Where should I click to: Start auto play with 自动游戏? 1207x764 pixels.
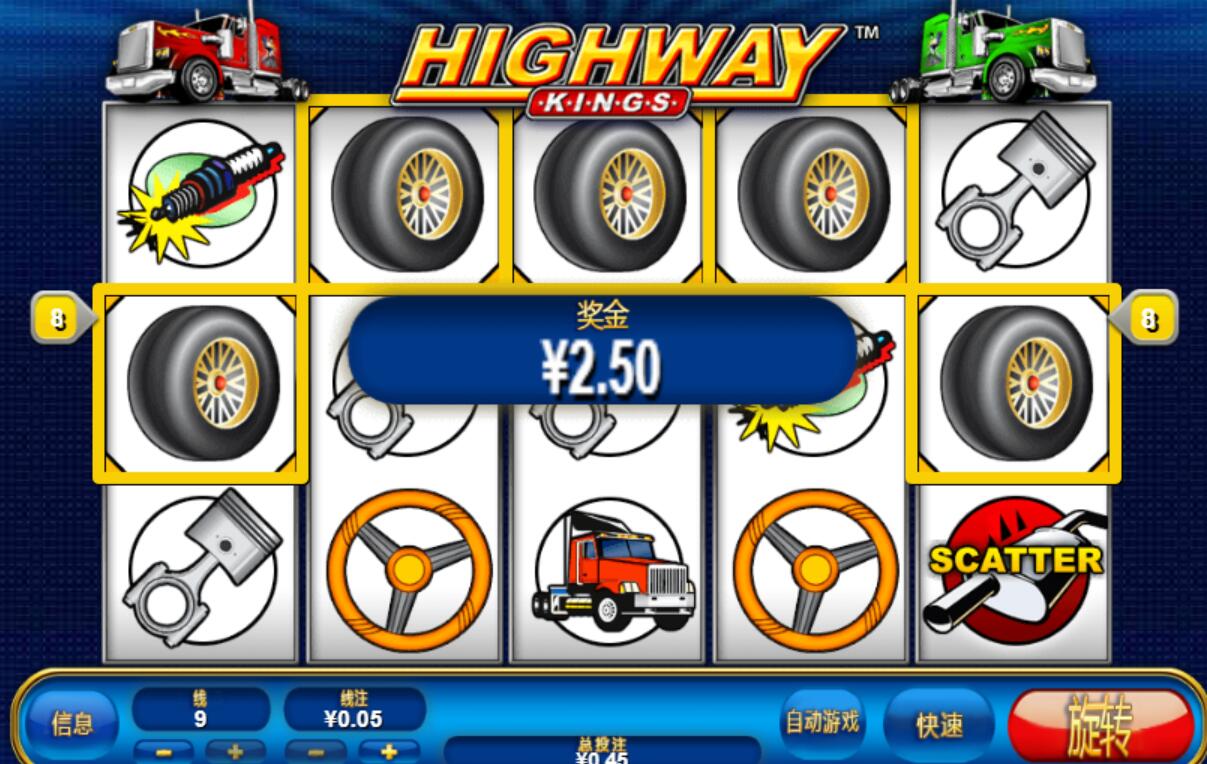click(821, 722)
